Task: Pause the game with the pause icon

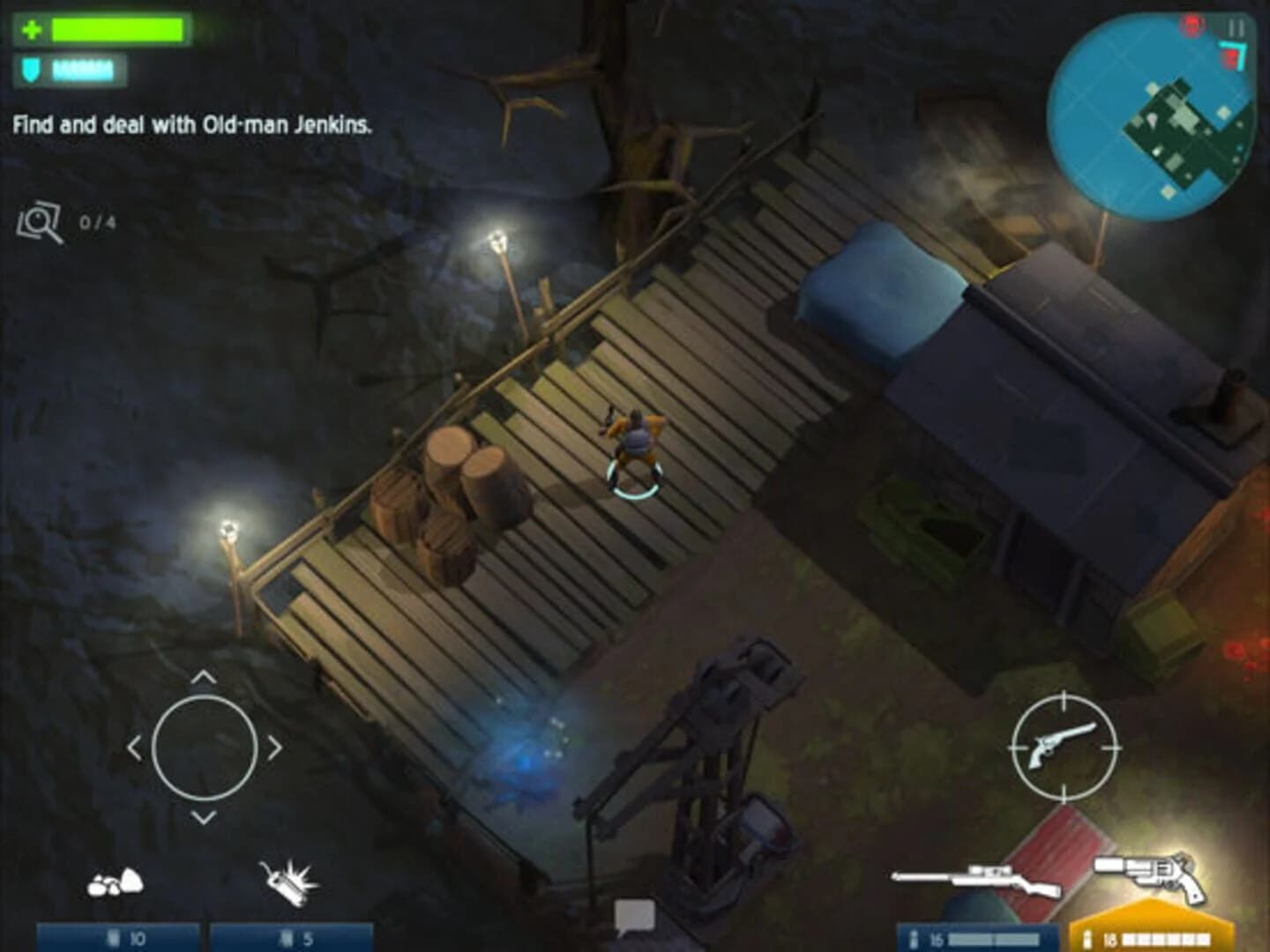Action: (x=1235, y=29)
